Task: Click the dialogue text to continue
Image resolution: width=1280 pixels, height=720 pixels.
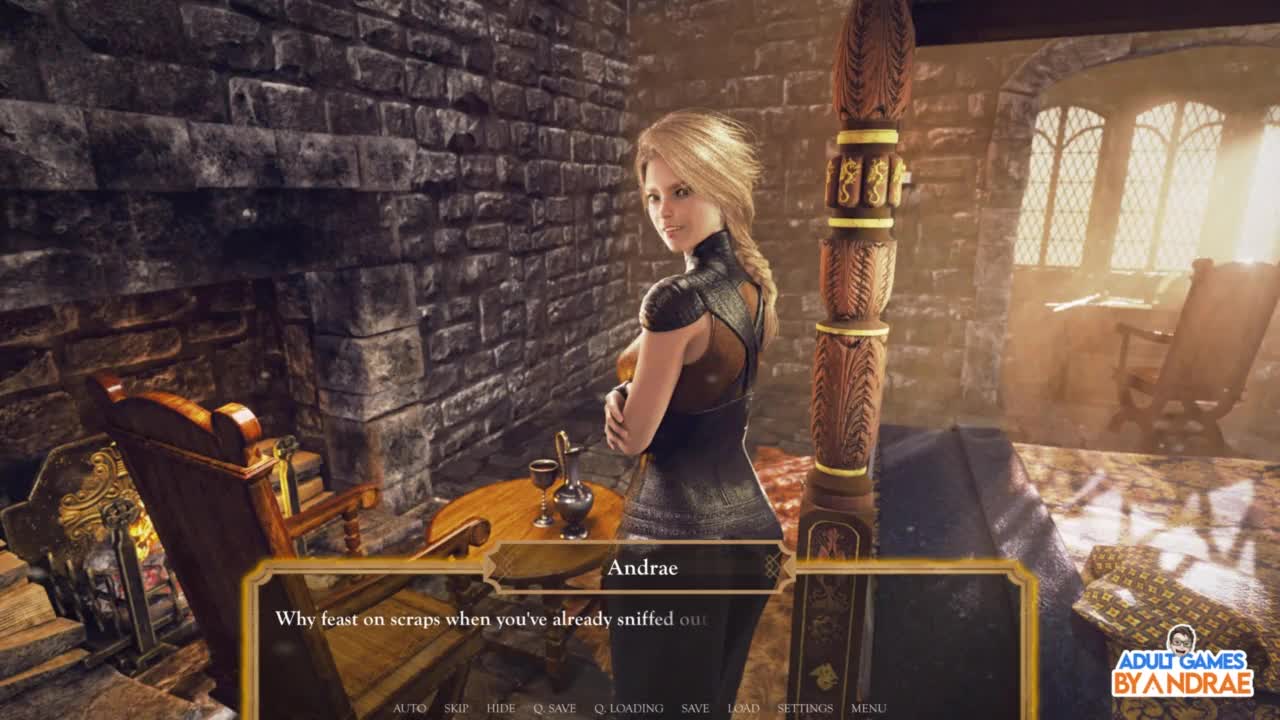Action: pos(491,619)
